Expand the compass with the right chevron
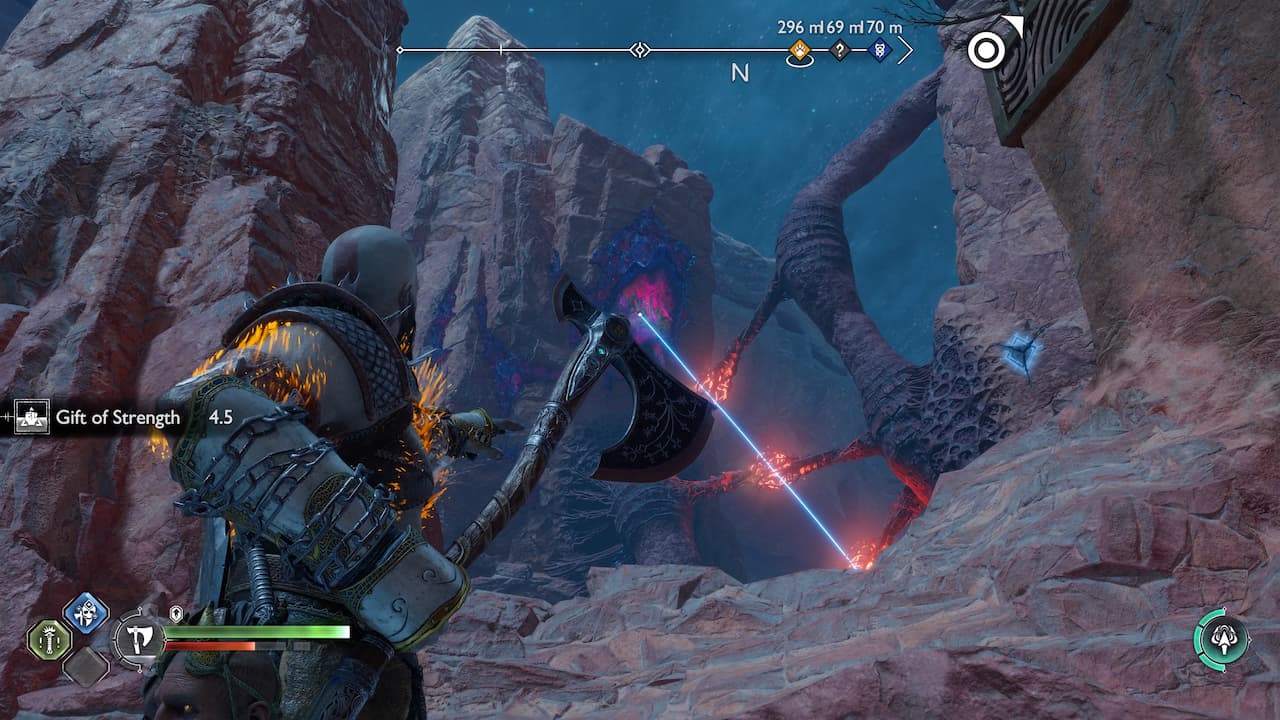 pyautogui.click(x=905, y=48)
